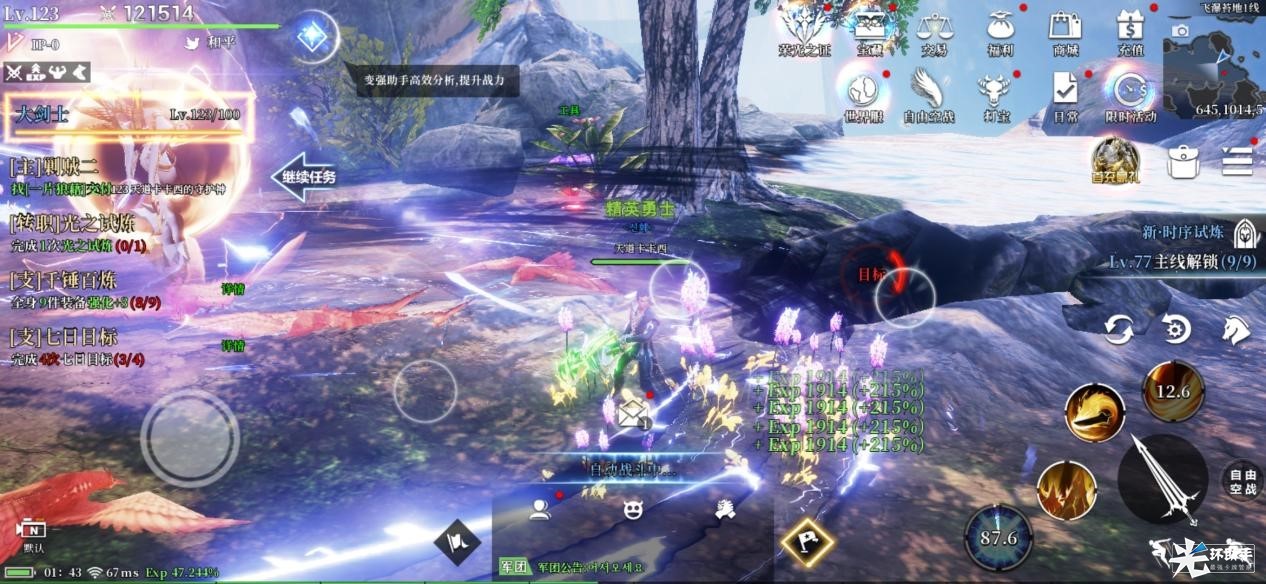Open the mail envelope notification

[633, 413]
